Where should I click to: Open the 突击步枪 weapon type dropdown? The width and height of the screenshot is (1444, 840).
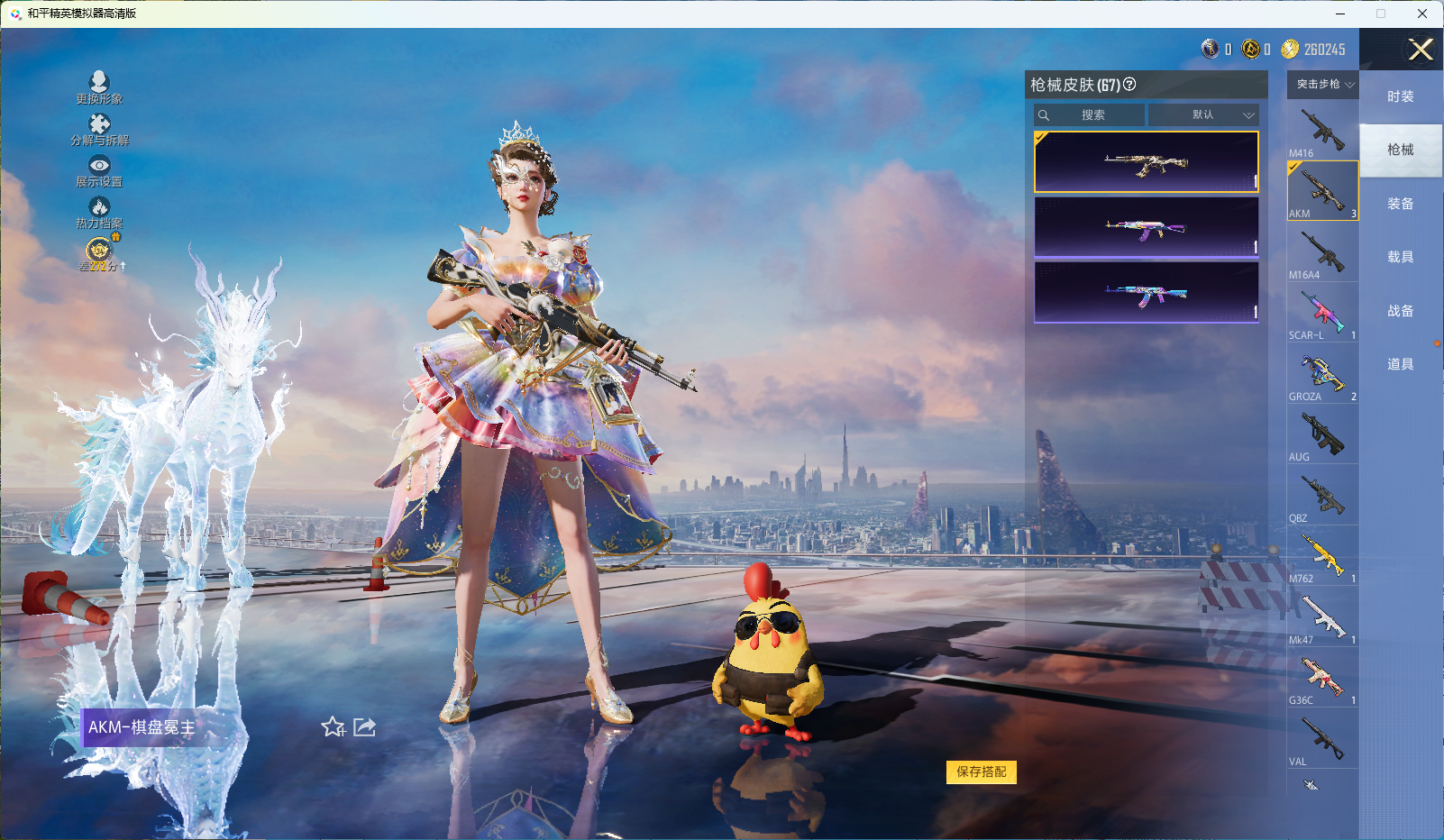tap(1324, 85)
